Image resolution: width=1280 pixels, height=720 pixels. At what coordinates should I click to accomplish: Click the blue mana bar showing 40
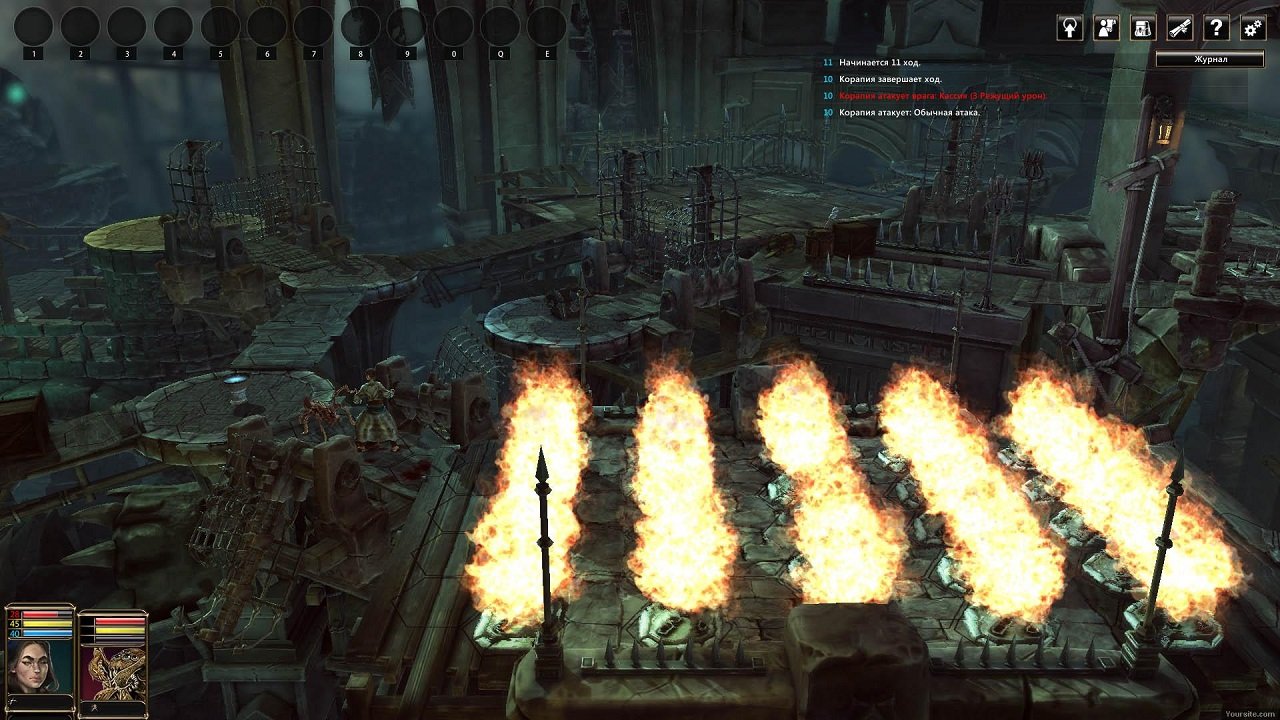point(48,633)
